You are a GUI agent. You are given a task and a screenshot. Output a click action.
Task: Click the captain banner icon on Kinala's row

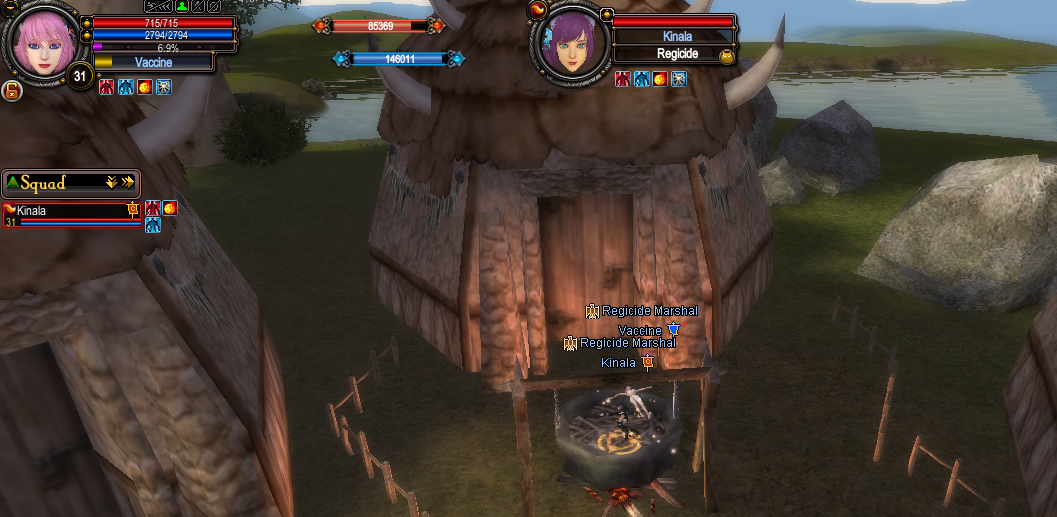click(133, 208)
